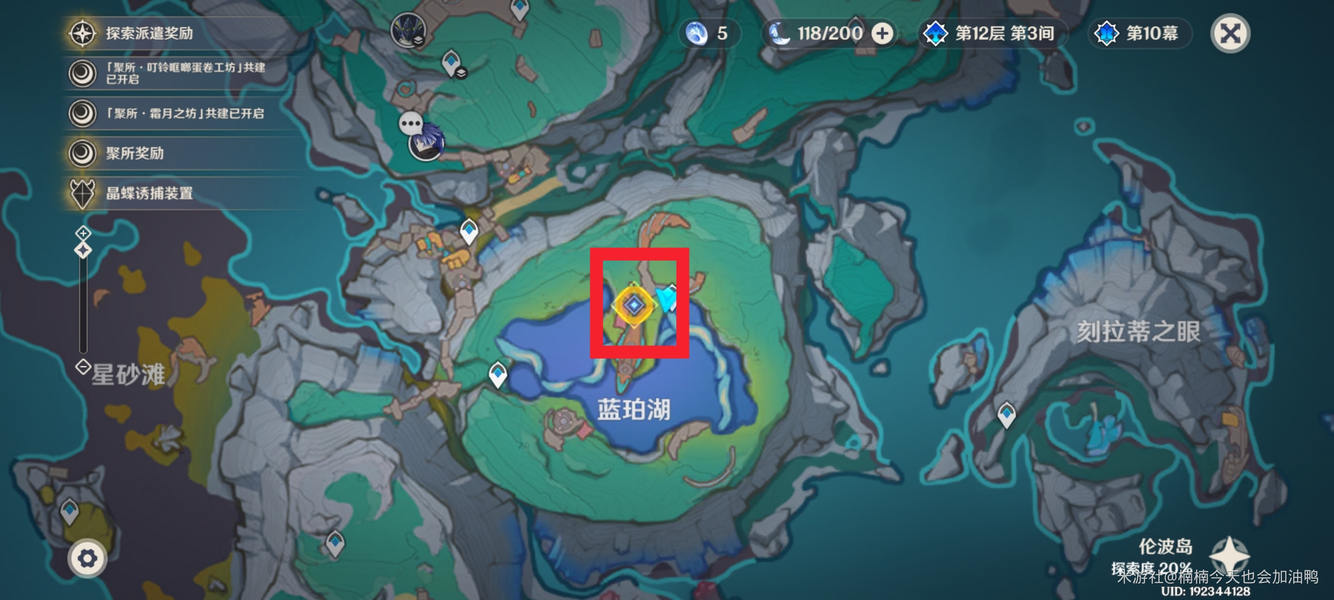
Task: Select the cyan crystal marker beside the domain
Action: coord(667,297)
